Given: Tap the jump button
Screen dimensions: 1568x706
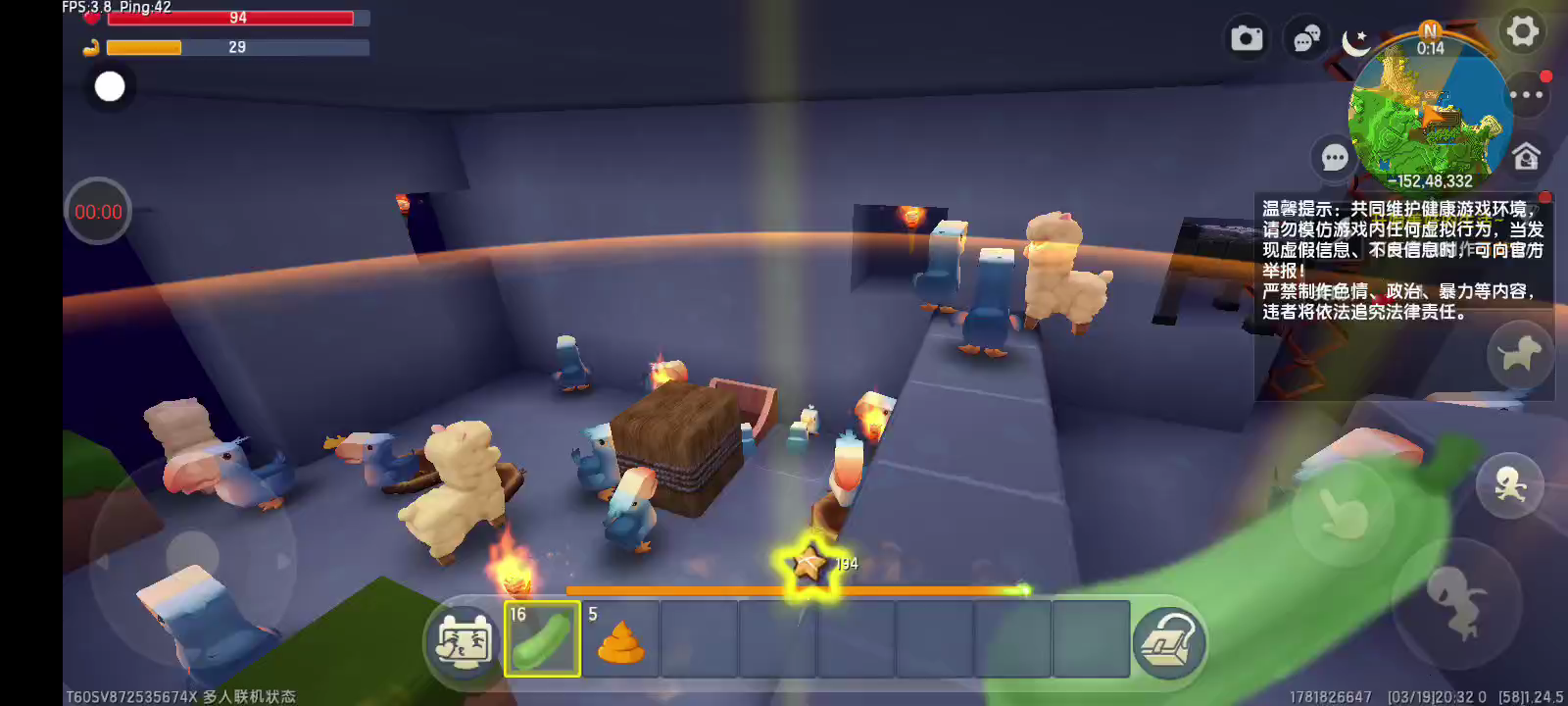Looking at the screenshot, I should [x=1457, y=599].
